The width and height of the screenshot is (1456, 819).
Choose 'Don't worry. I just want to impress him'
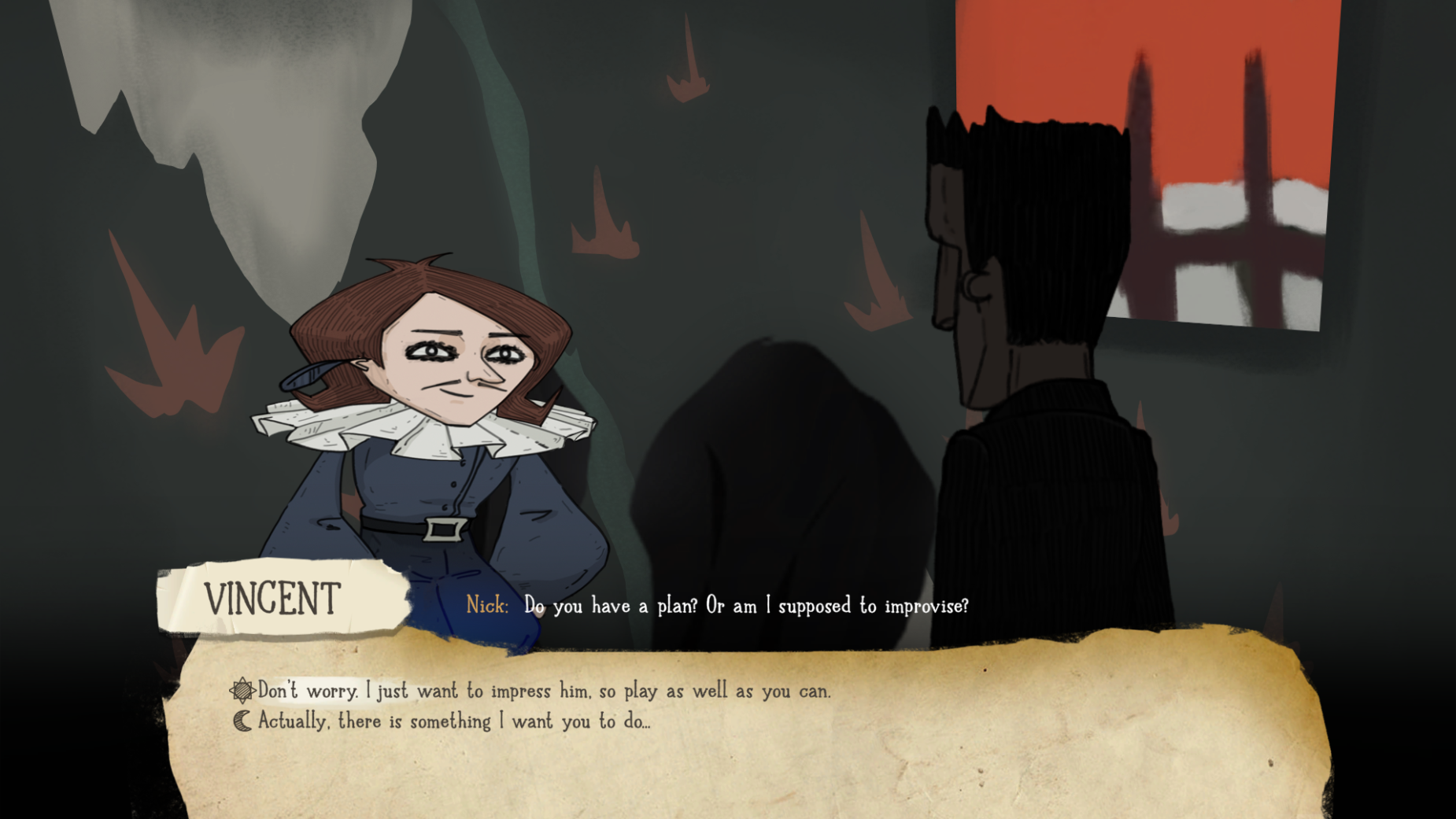point(543,692)
